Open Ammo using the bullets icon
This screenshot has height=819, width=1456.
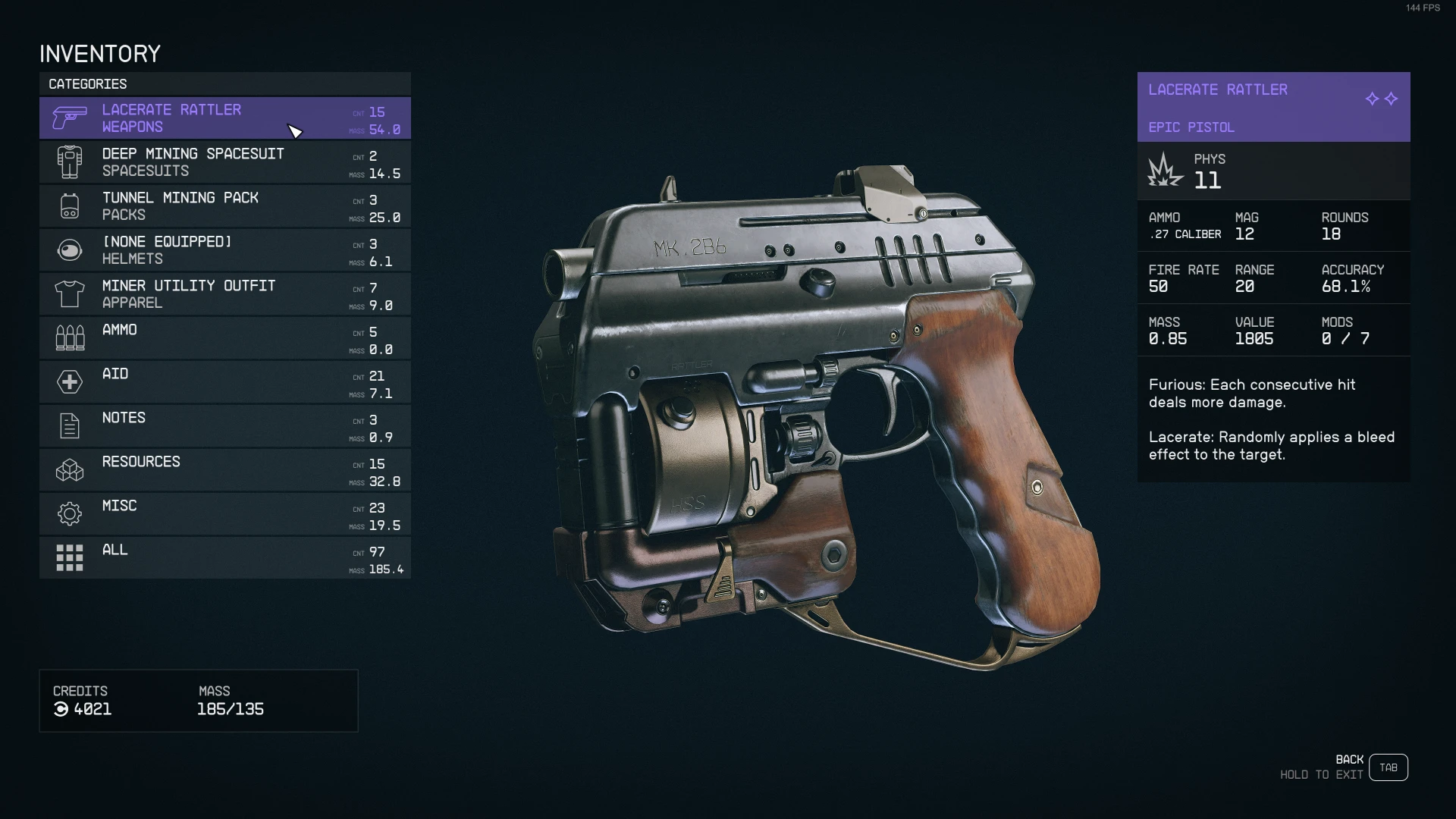[x=69, y=337]
